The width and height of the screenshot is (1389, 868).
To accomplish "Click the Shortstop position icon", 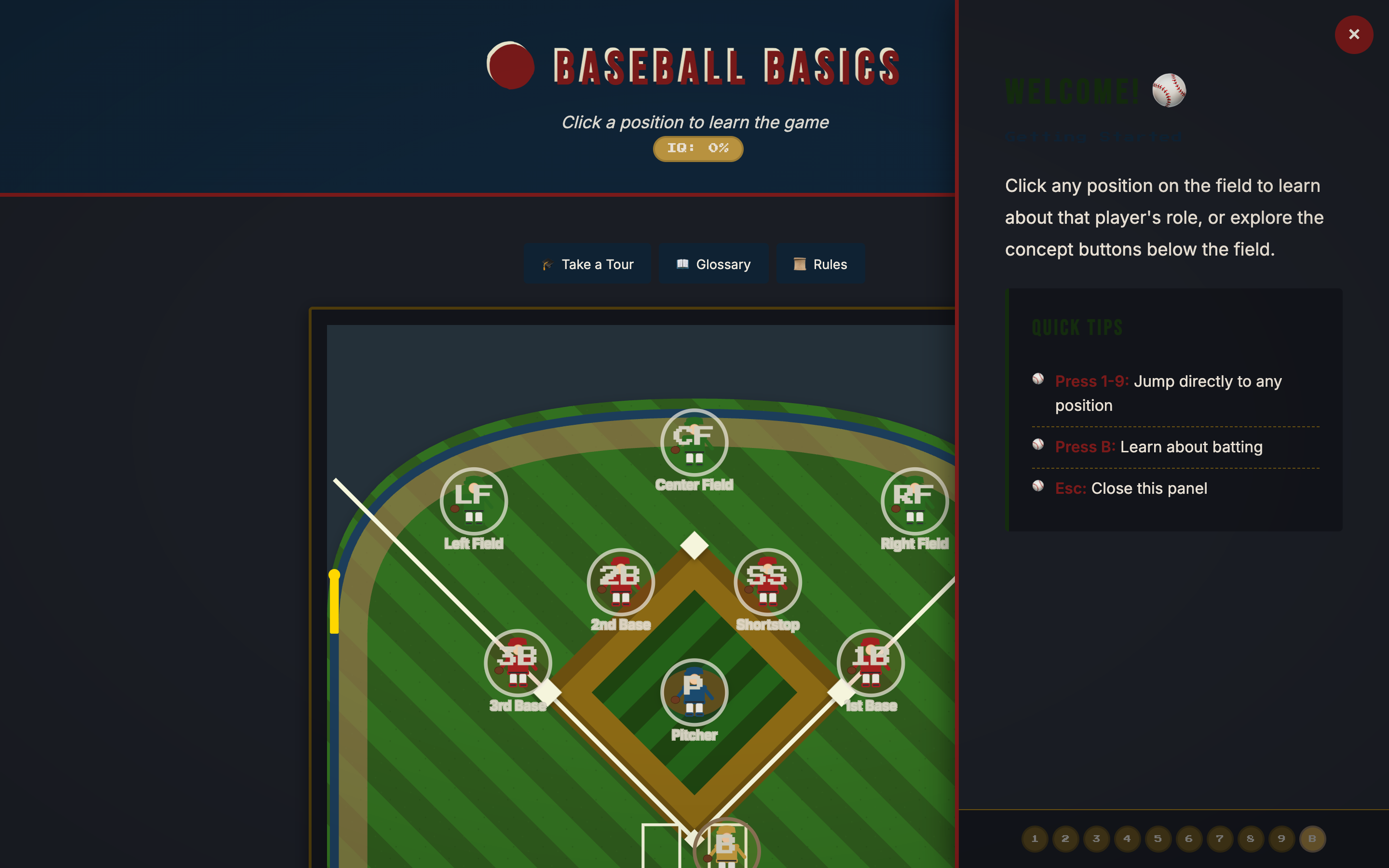I will [x=767, y=582].
